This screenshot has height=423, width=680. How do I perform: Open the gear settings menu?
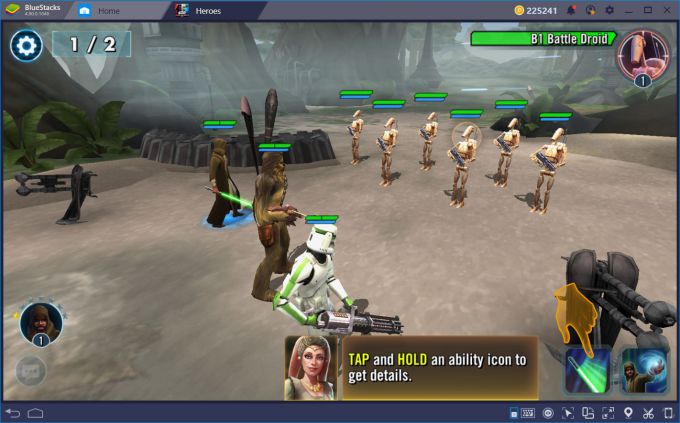[x=25, y=45]
